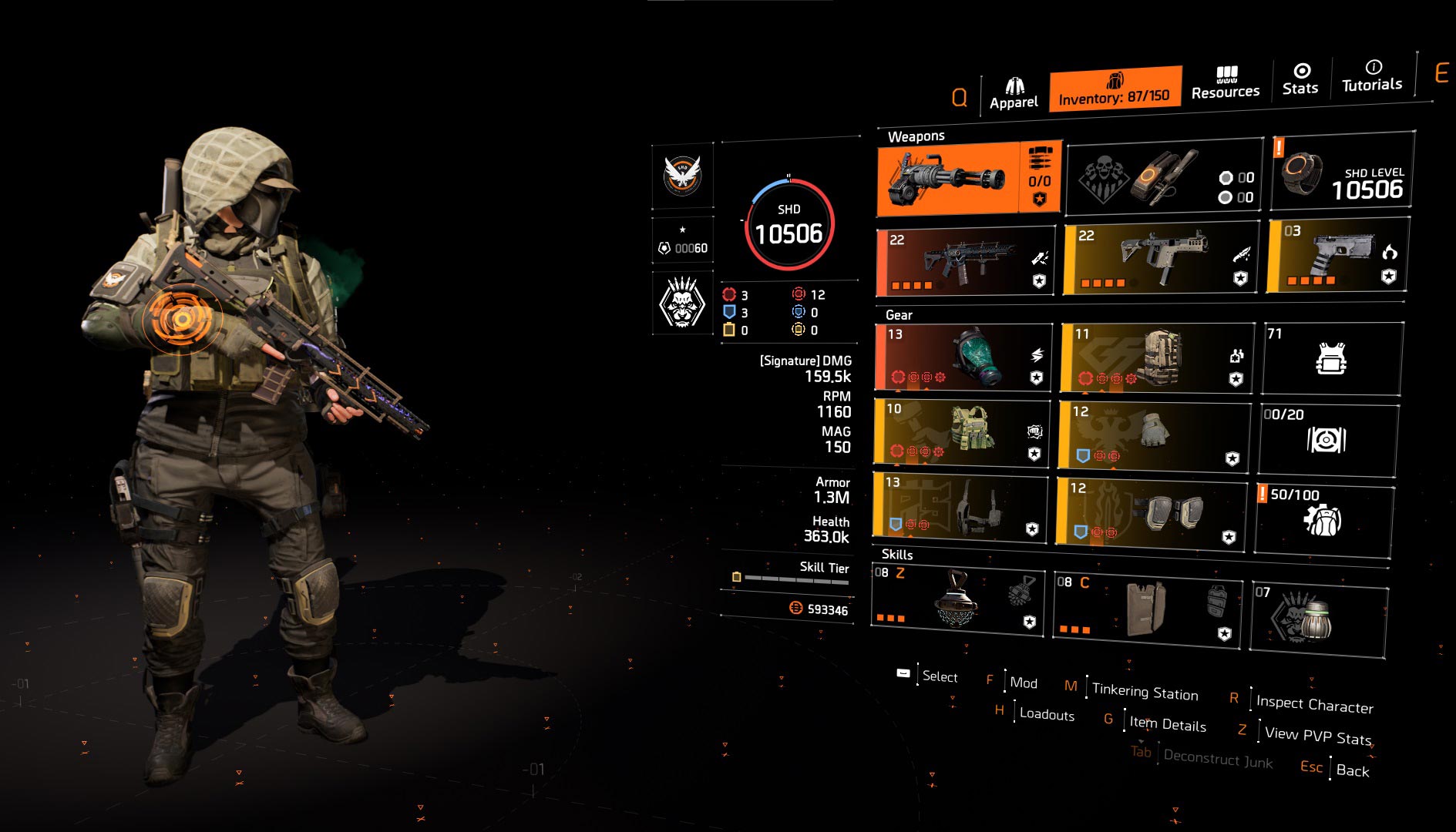Screen dimensions: 1456x832
Task: Open the Inventory tab
Action: tap(1115, 89)
